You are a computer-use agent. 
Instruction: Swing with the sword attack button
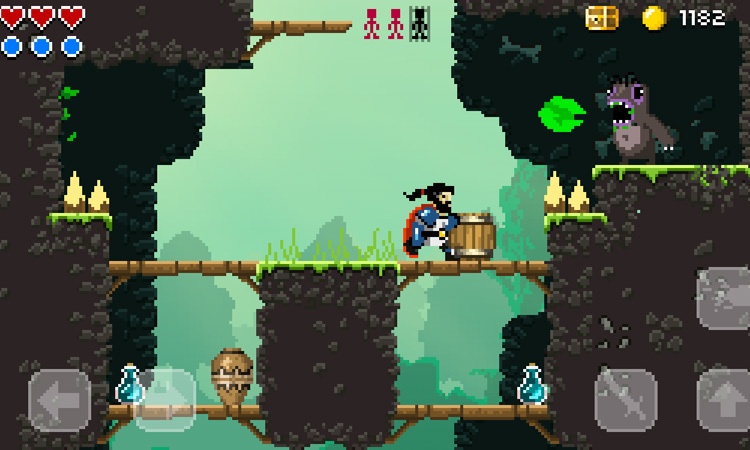(626, 400)
